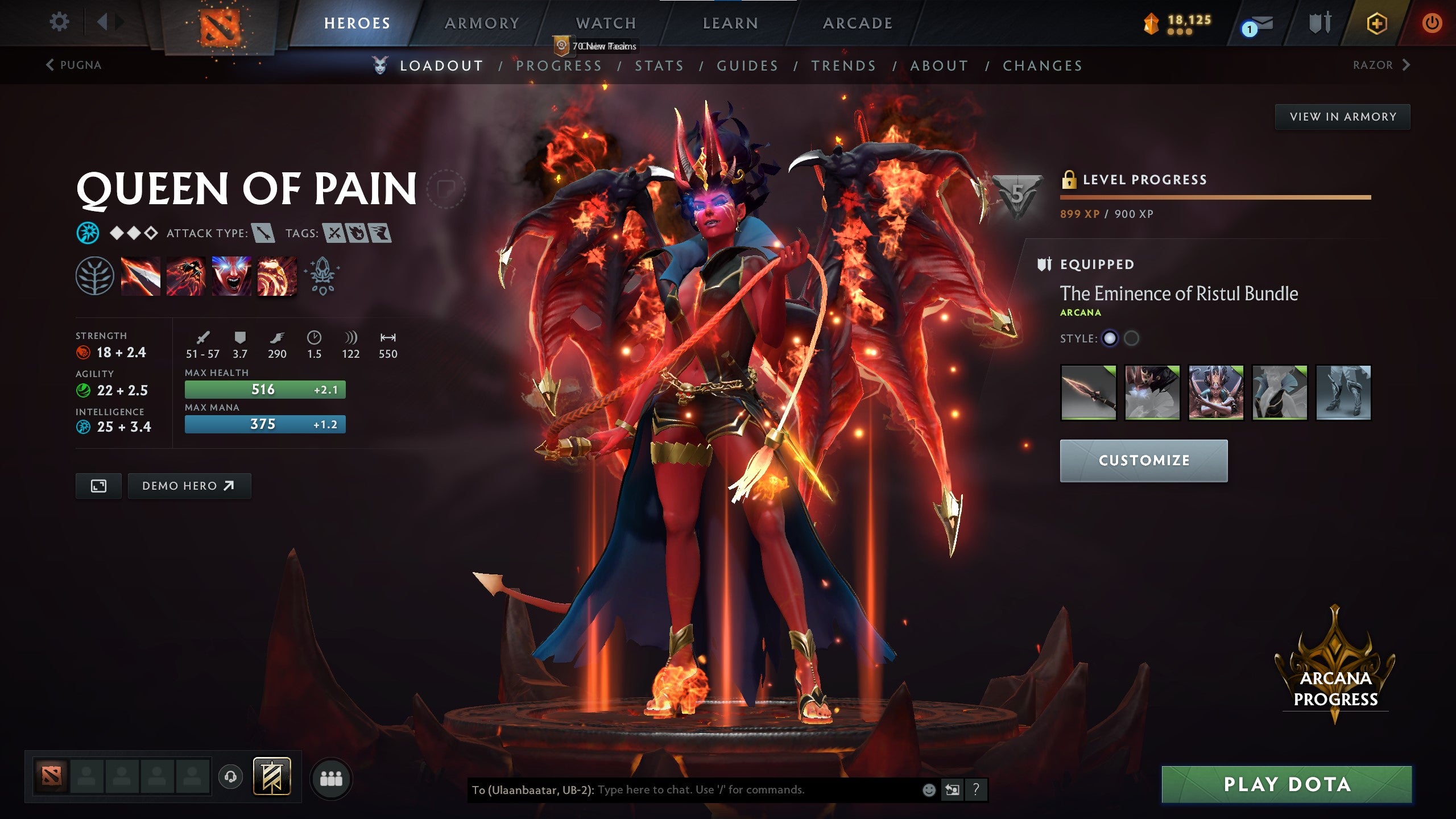Open the hero Guides page
The image size is (1456, 819).
747,66
